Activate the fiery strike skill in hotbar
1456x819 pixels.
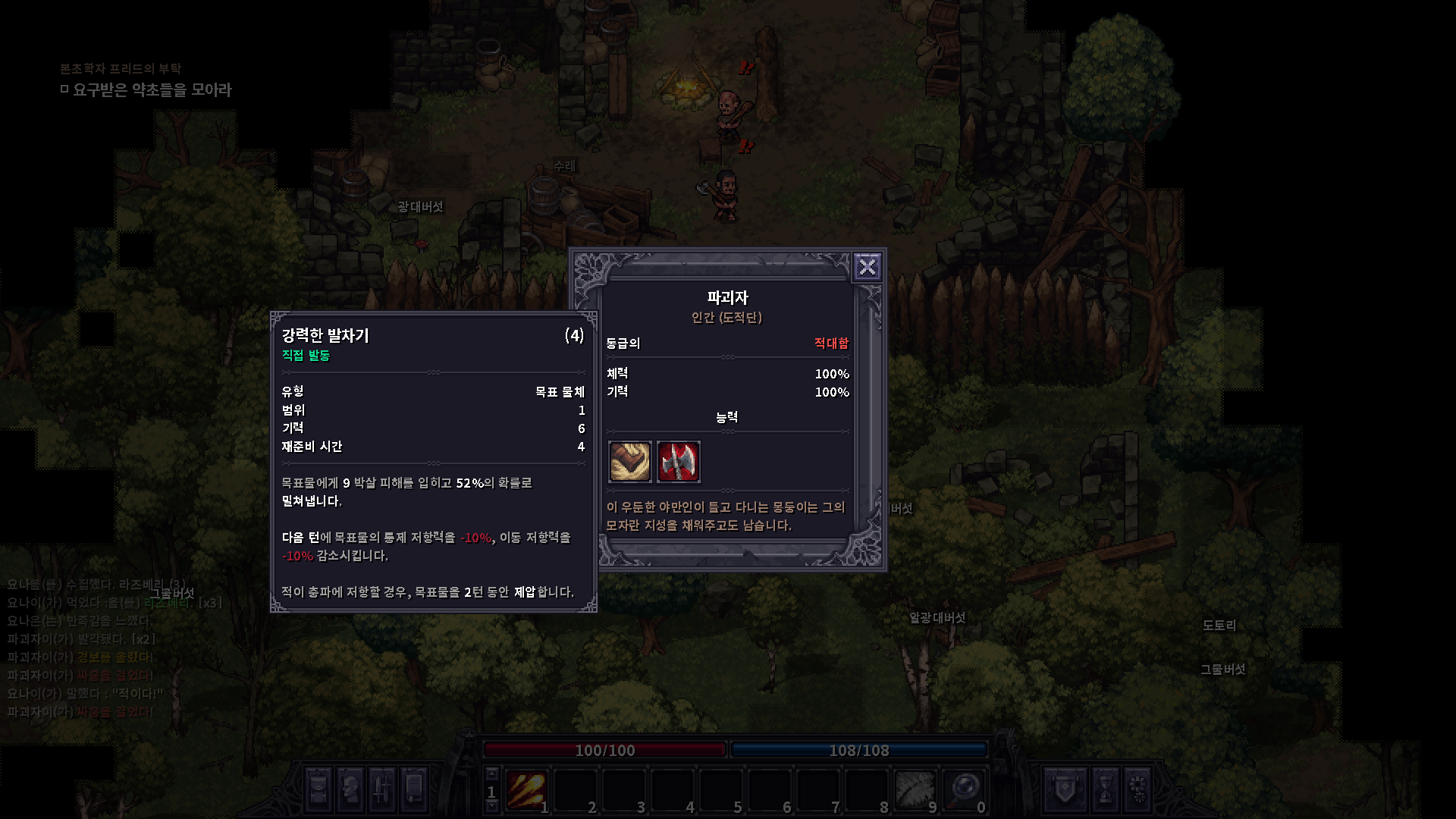[x=526, y=790]
